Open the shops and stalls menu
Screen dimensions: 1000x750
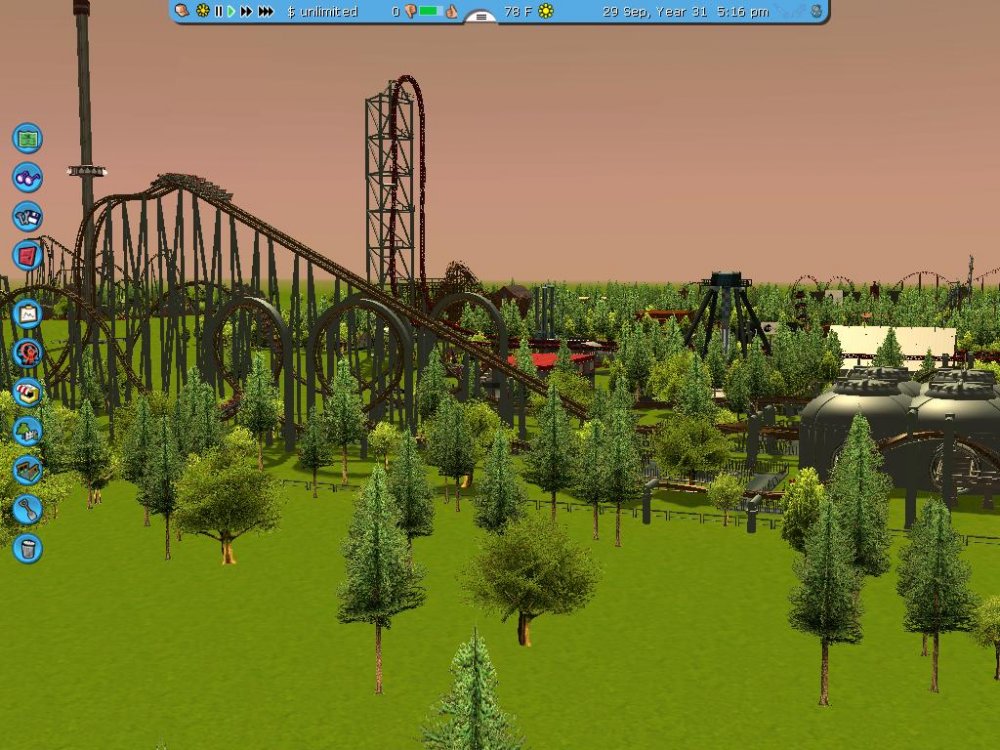click(x=27, y=392)
